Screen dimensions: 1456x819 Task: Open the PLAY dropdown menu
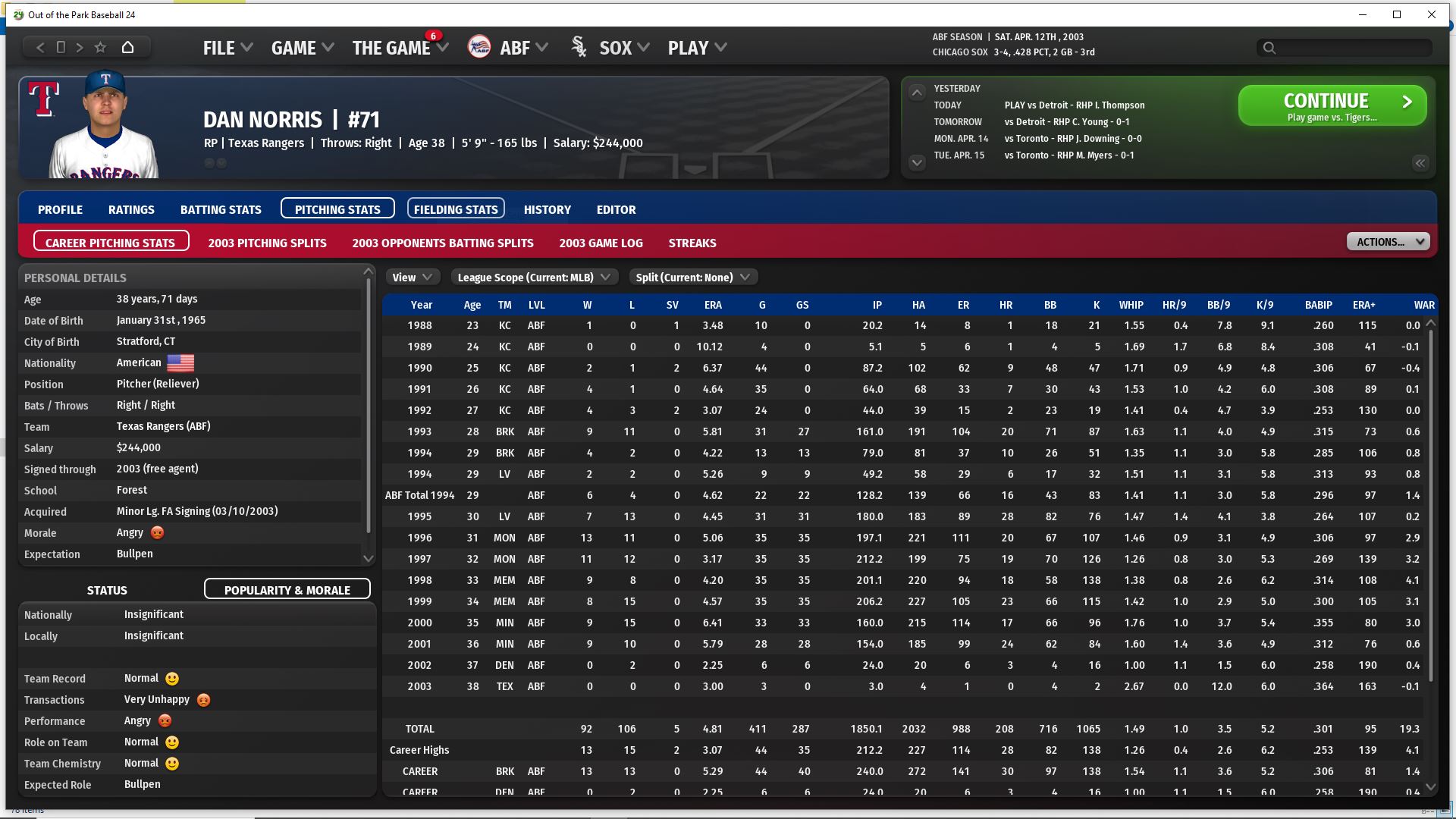point(696,48)
